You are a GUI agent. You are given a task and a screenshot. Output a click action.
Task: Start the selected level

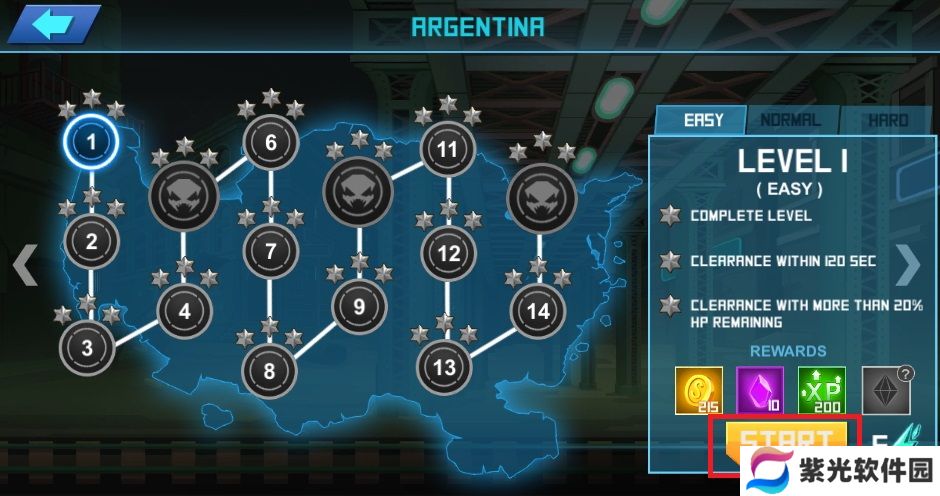(786, 440)
